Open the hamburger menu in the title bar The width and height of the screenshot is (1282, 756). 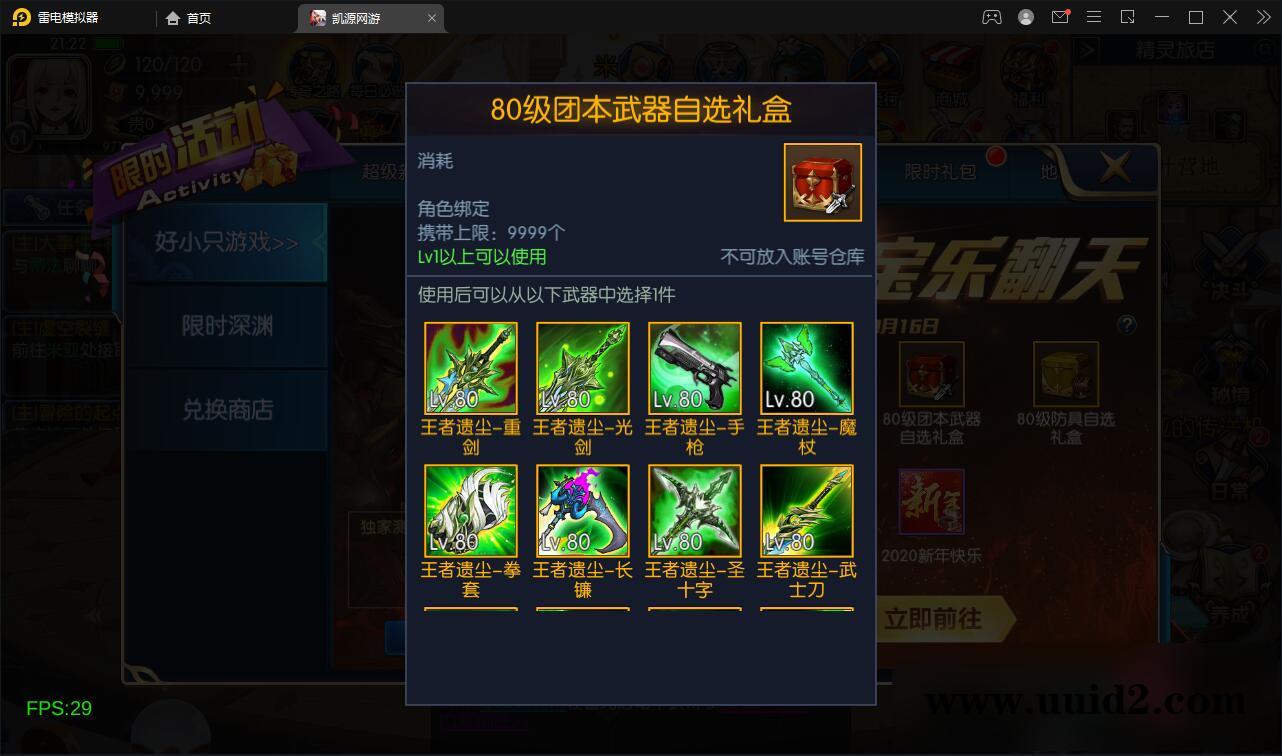point(1094,17)
